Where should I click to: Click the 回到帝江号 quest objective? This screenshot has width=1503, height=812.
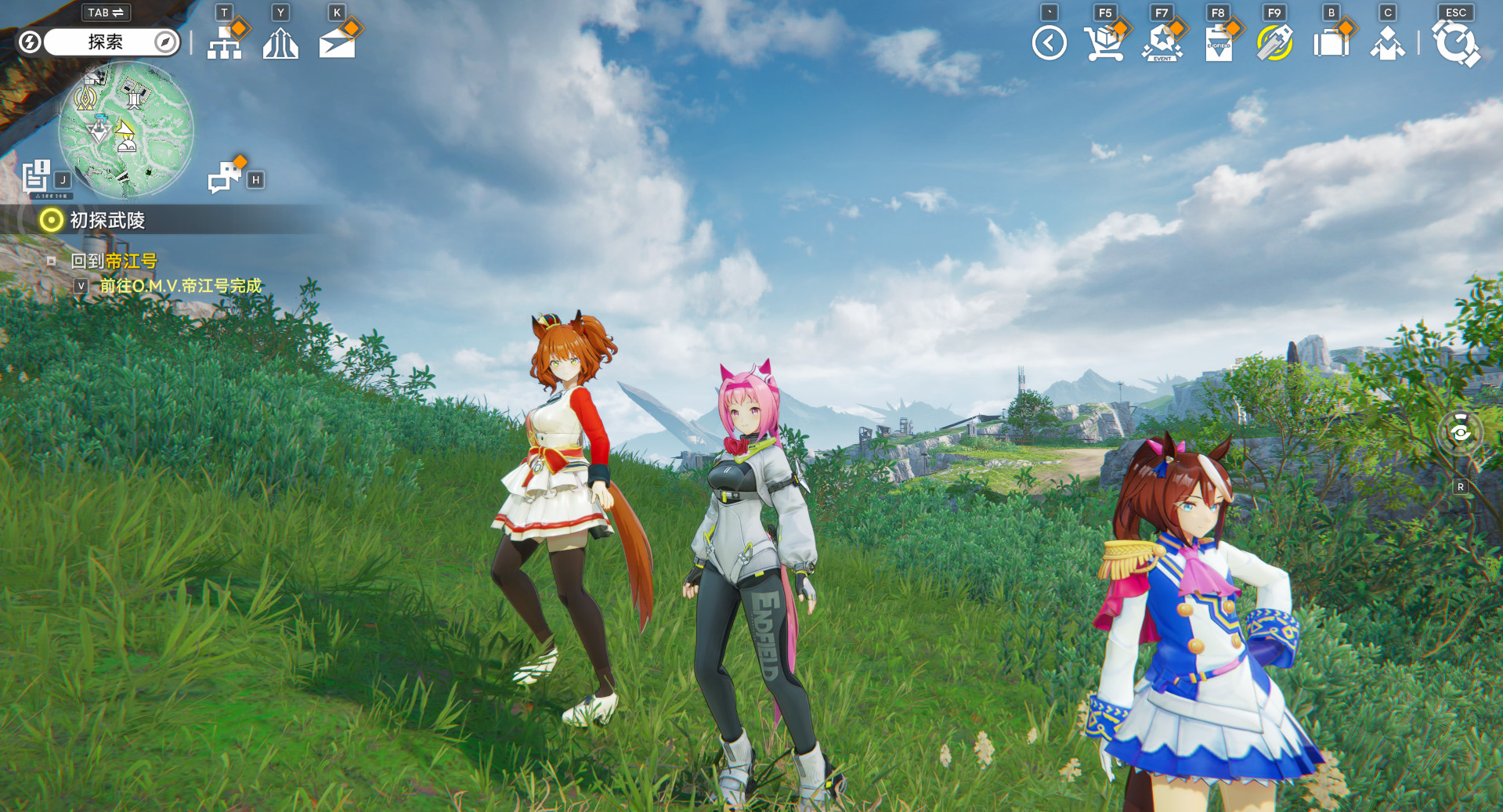tap(114, 261)
